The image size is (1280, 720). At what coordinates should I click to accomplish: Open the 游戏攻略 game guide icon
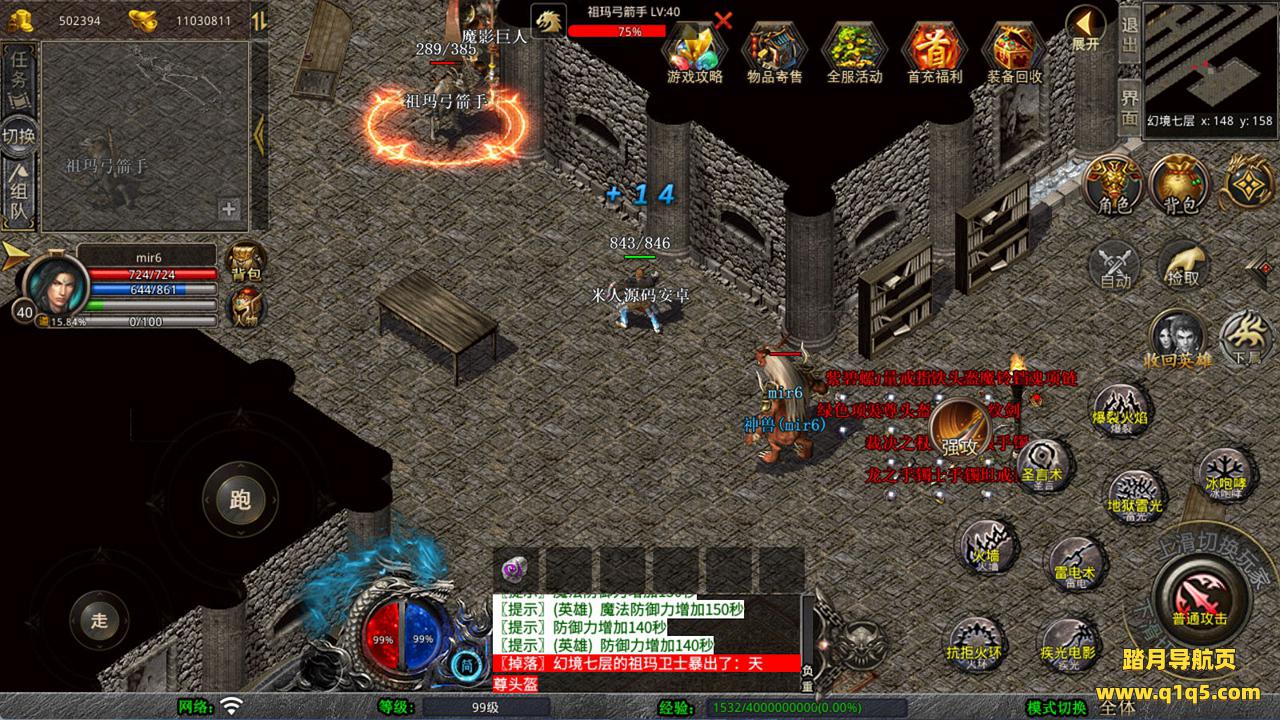point(694,48)
